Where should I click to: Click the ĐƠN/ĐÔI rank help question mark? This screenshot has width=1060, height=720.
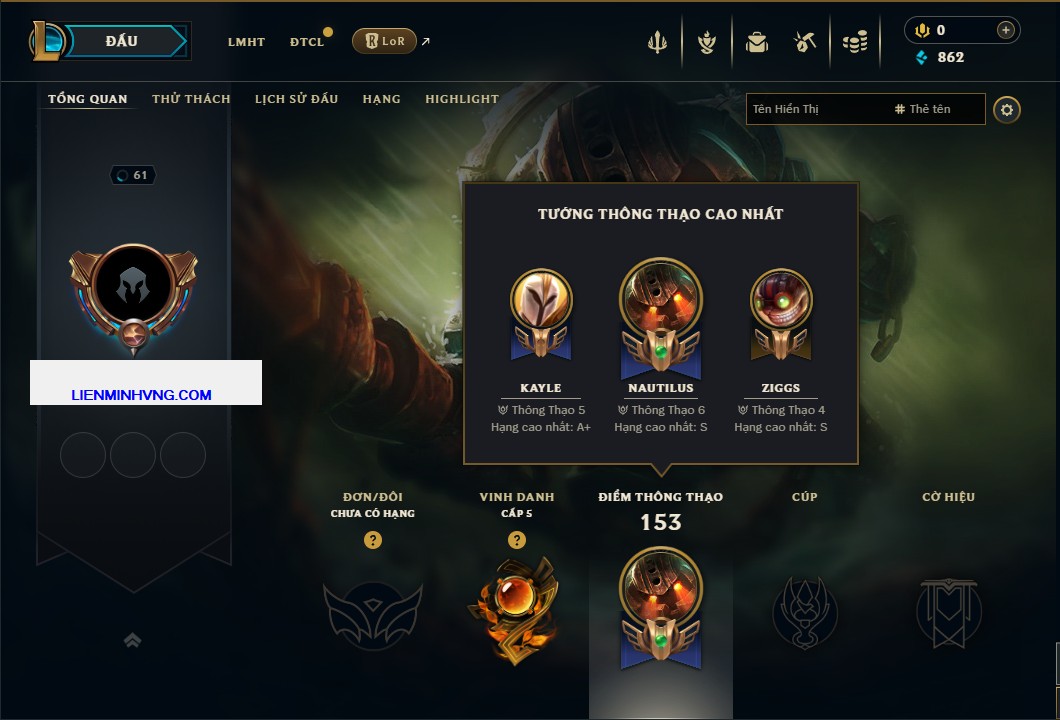click(373, 541)
